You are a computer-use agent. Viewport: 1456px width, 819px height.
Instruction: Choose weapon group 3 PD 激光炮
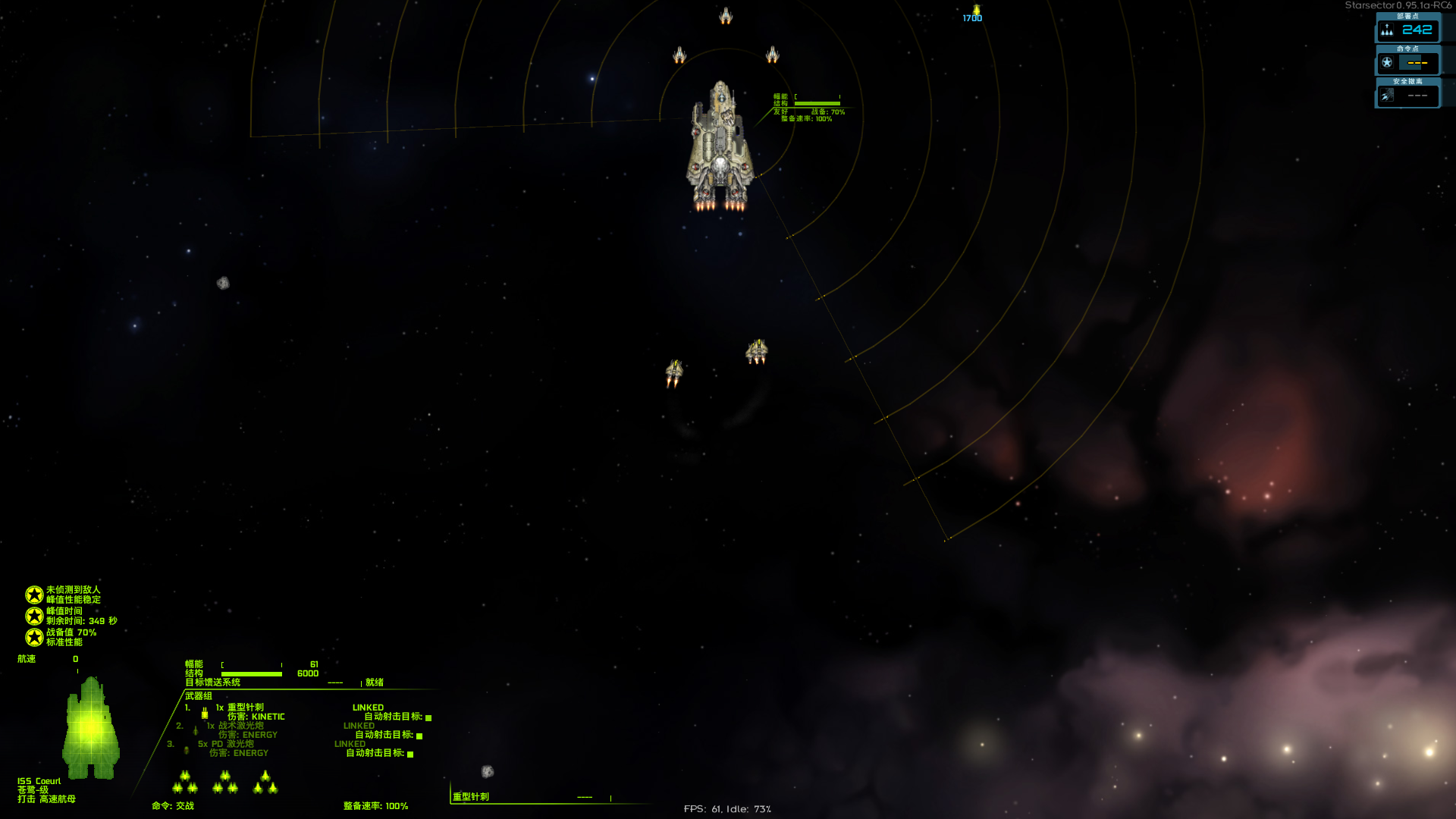(226, 744)
